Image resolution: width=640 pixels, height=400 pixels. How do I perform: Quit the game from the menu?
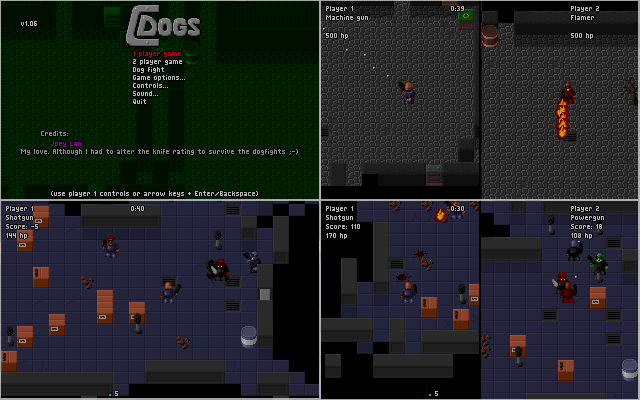139,101
